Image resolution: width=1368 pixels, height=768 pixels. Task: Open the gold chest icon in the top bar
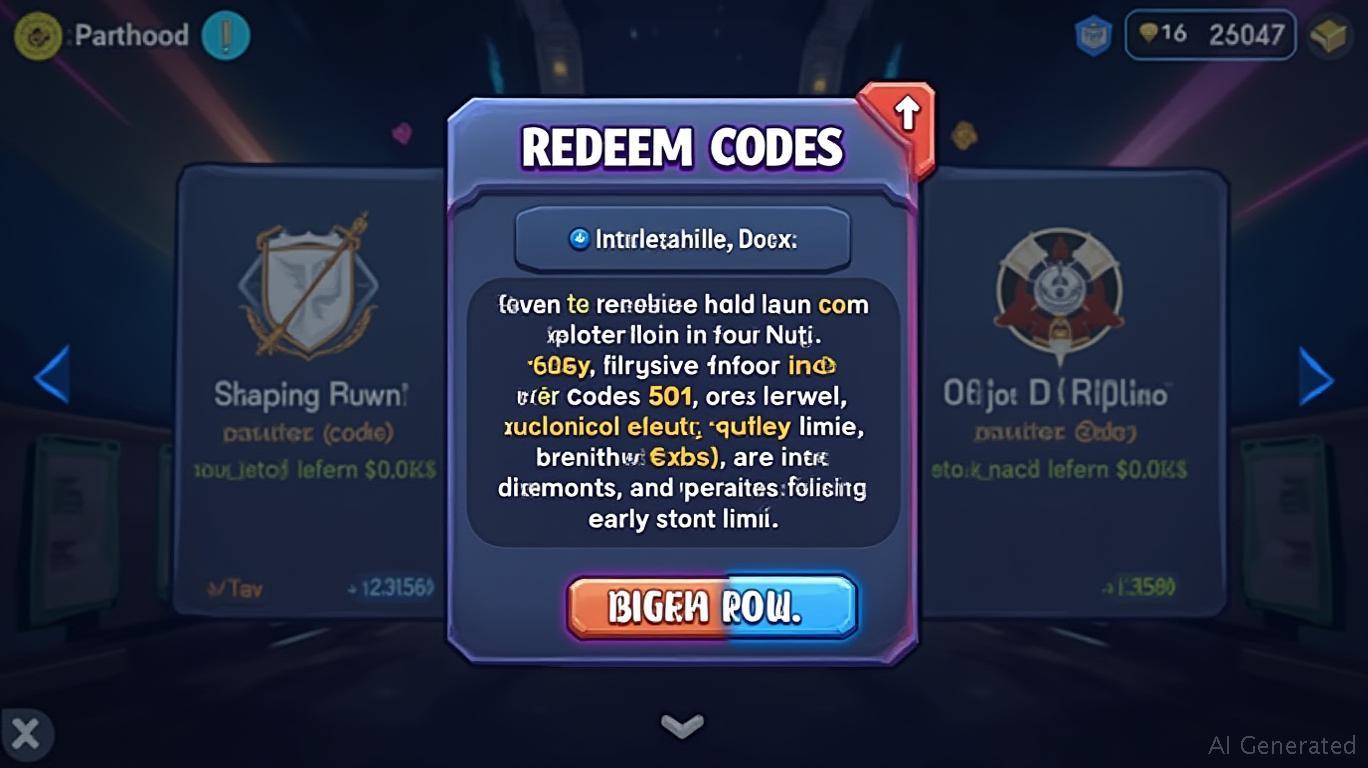pyautogui.click(x=1328, y=36)
